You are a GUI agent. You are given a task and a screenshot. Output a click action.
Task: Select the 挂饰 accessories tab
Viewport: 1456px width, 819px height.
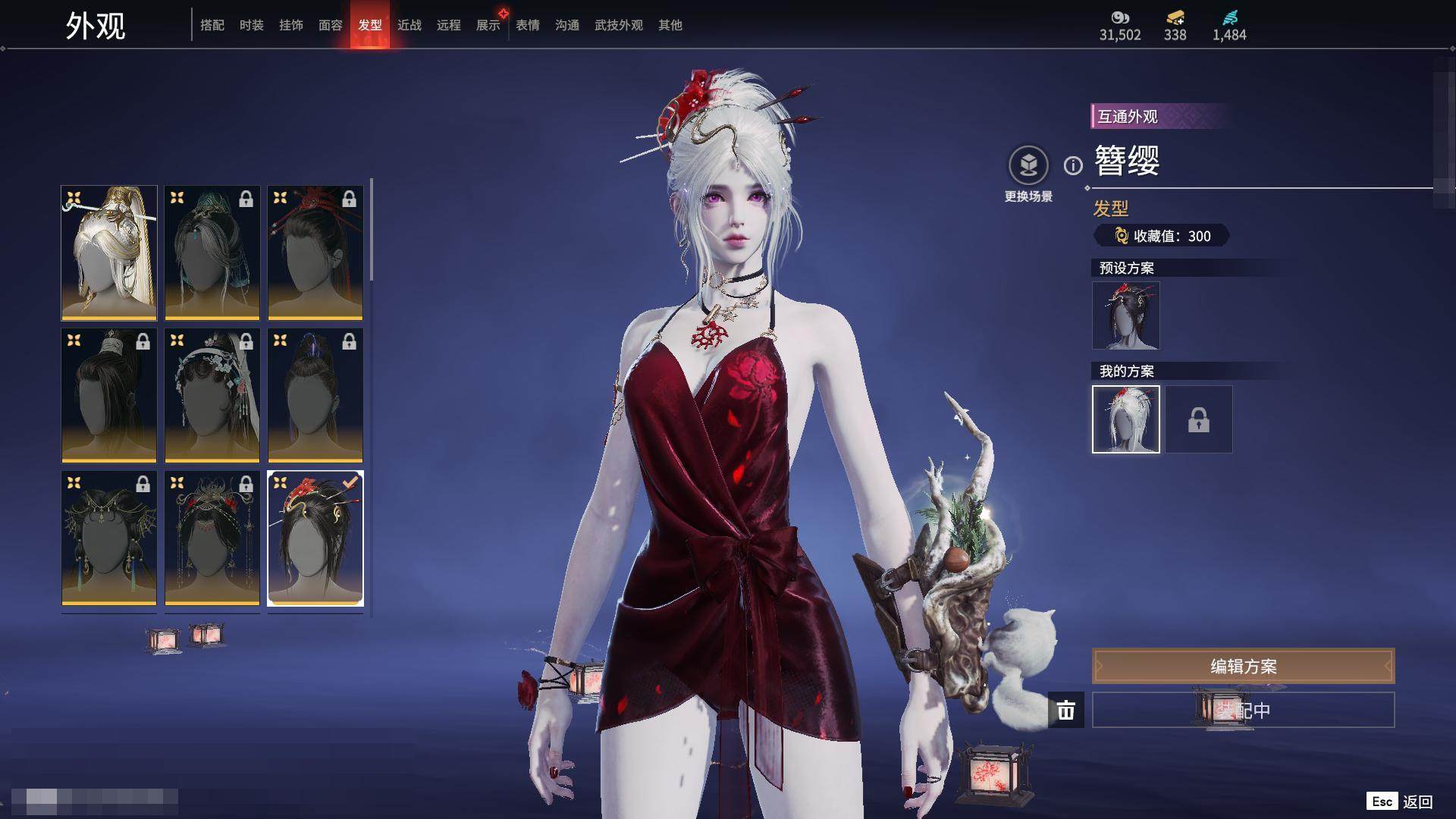pos(291,25)
